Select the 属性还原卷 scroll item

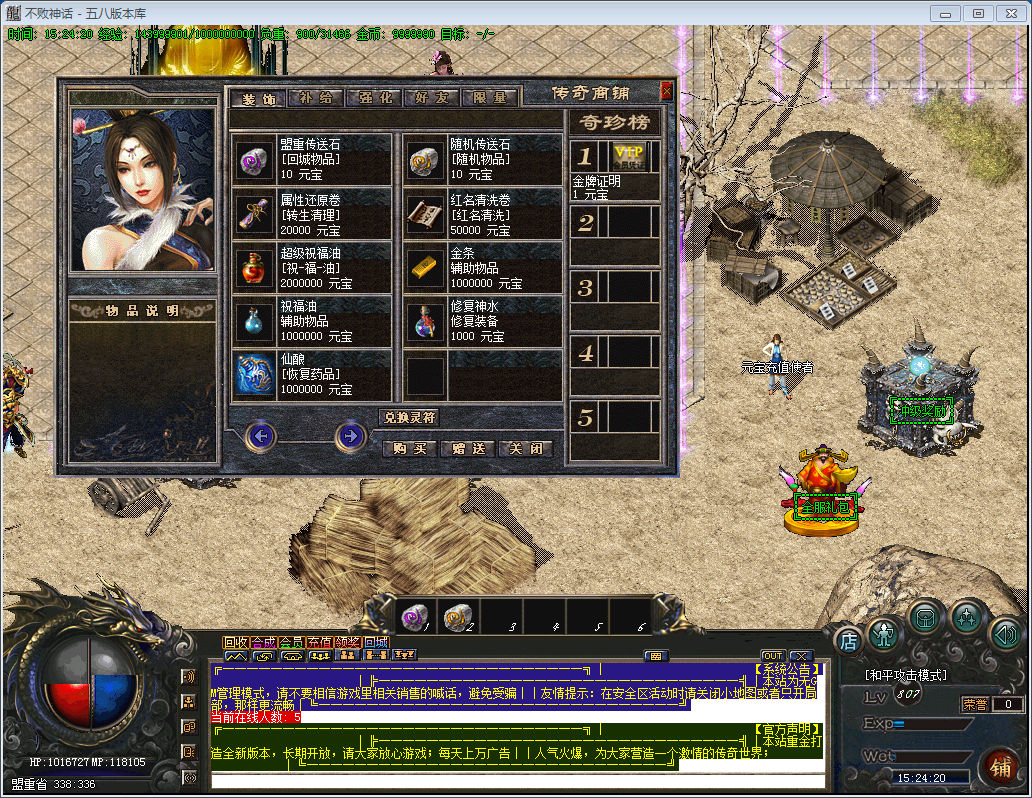pyautogui.click(x=253, y=213)
